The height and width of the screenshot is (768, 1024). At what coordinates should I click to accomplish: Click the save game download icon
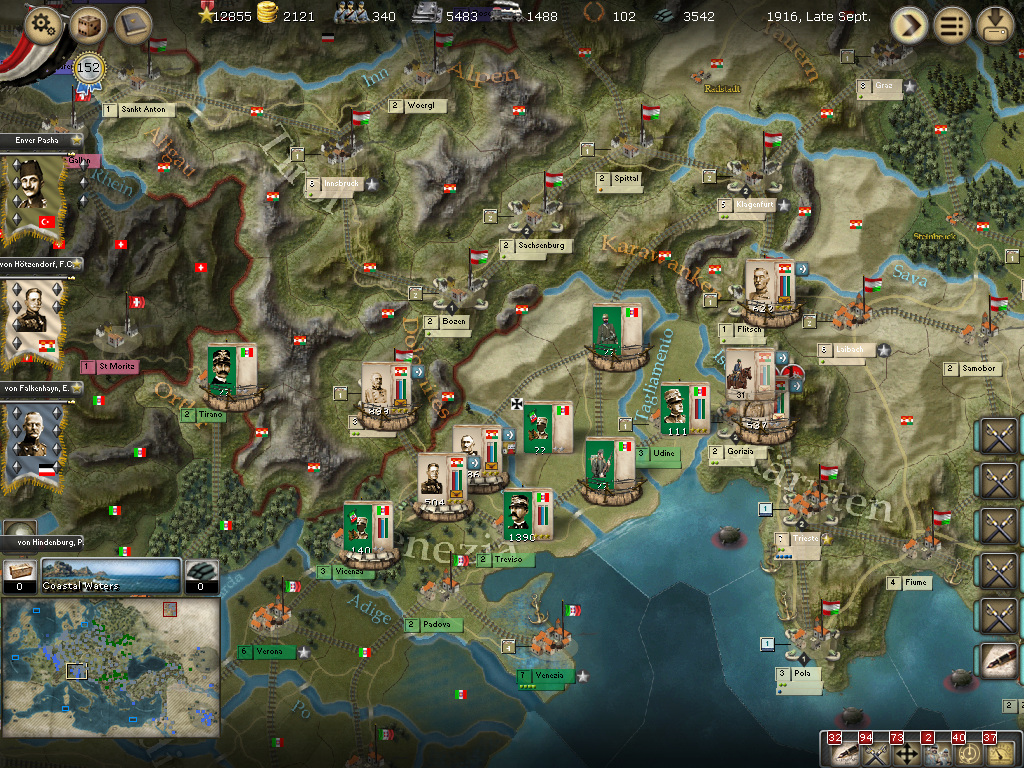[995, 24]
